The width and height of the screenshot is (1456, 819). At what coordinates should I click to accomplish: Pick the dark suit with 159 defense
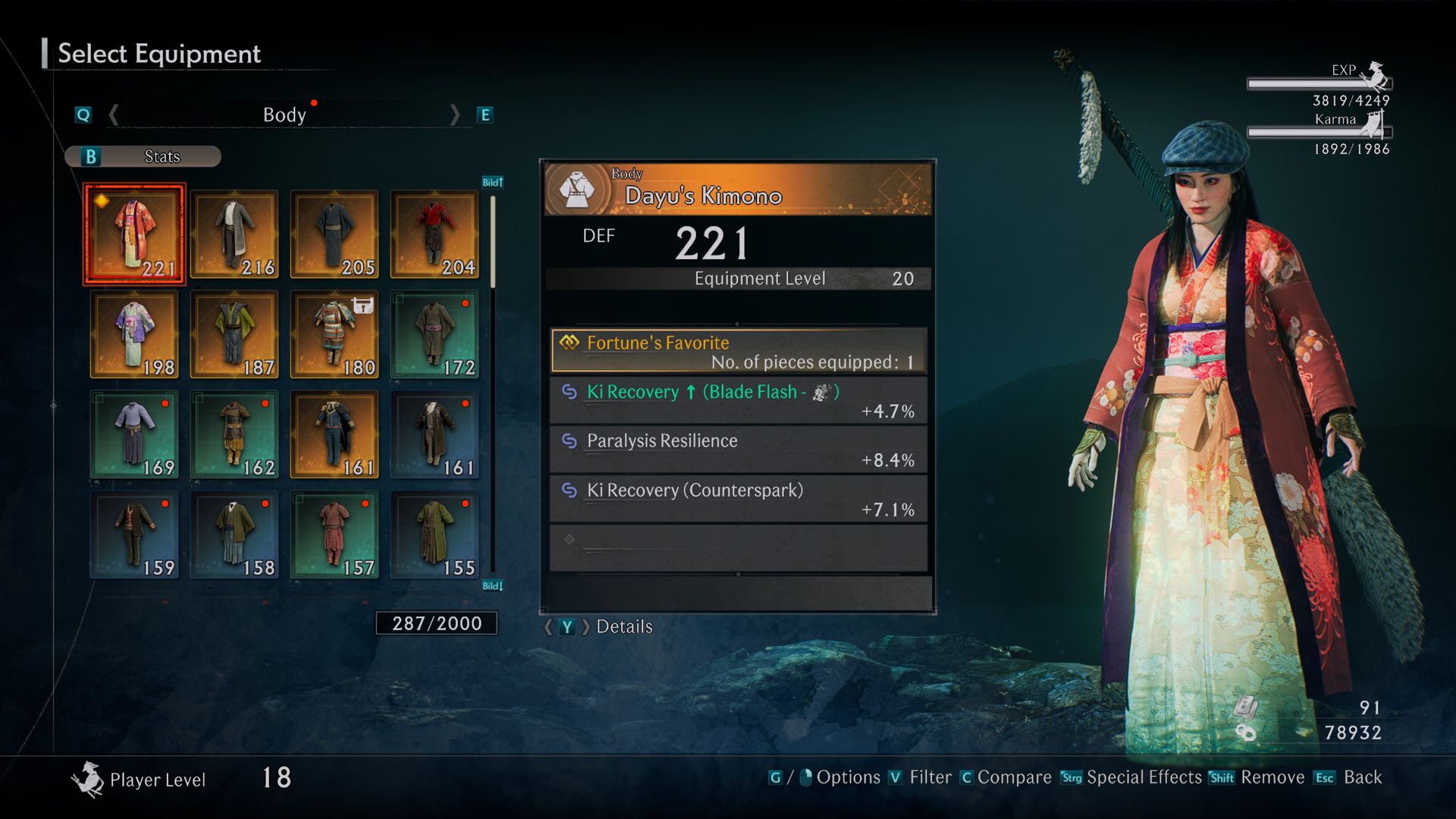(134, 535)
